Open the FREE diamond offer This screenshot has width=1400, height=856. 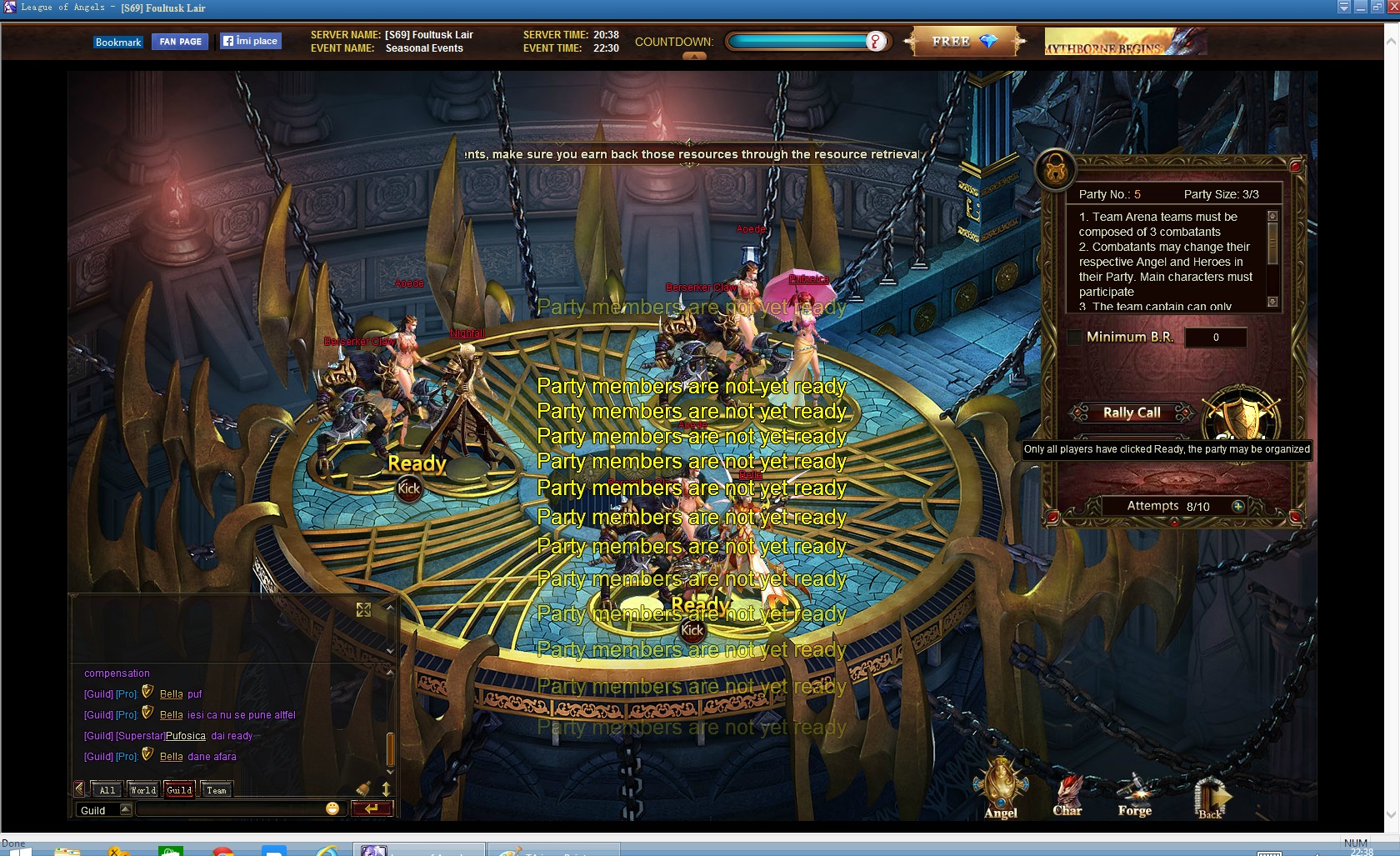click(964, 42)
